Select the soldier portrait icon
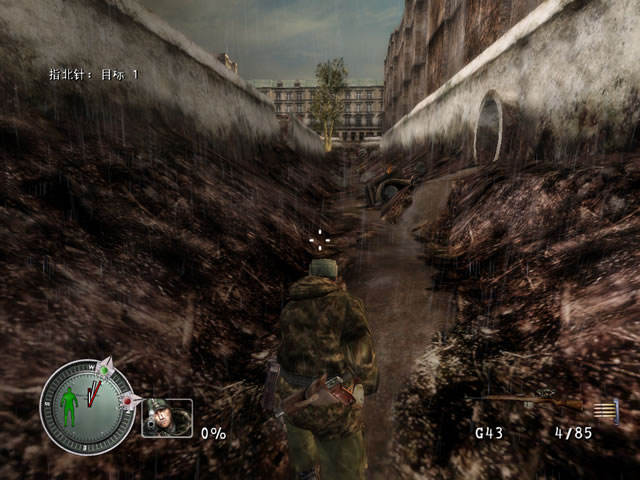Image resolution: width=640 pixels, height=480 pixels. [x=166, y=417]
